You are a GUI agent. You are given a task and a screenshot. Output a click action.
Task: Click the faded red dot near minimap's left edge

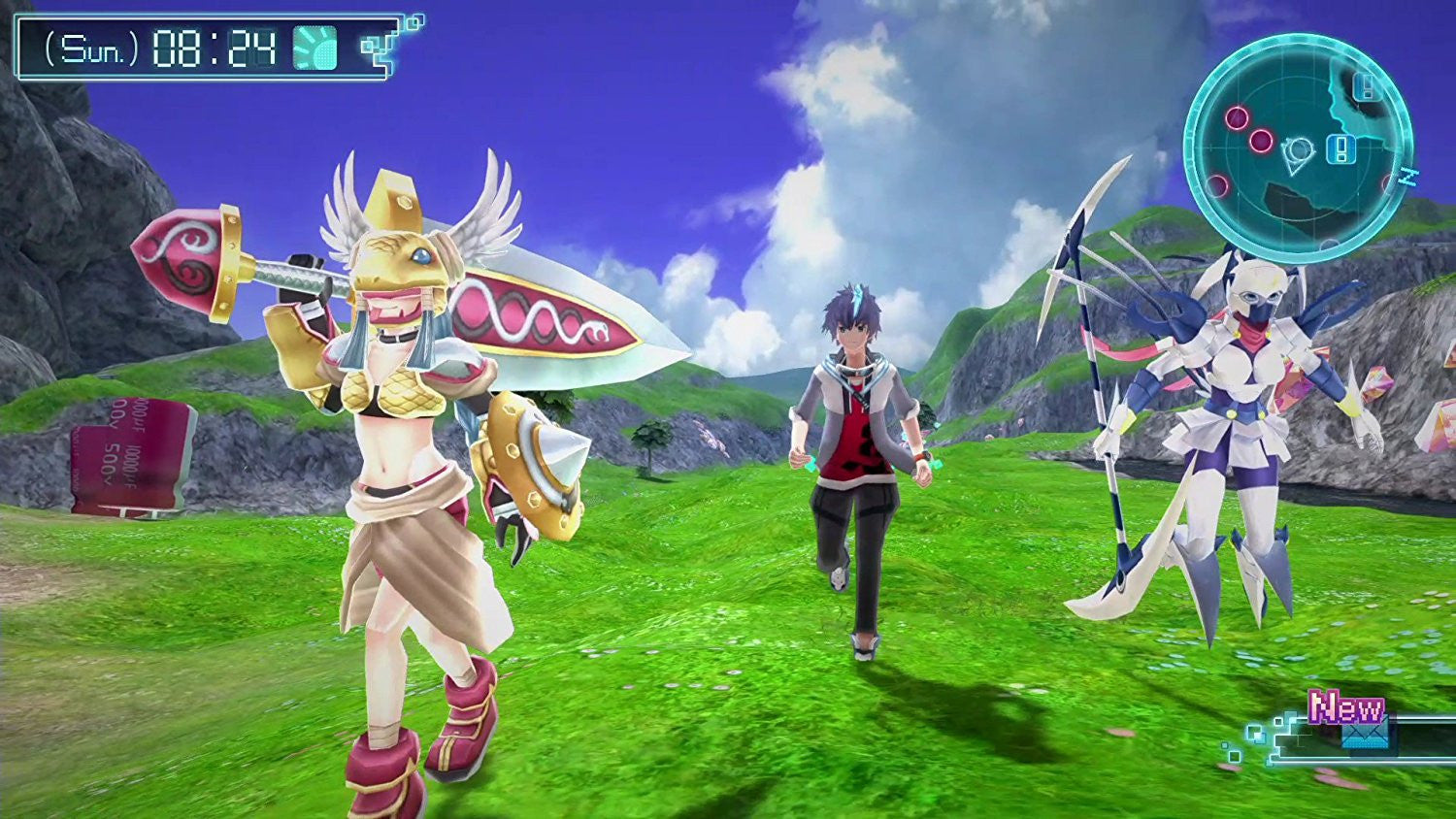[1217, 183]
